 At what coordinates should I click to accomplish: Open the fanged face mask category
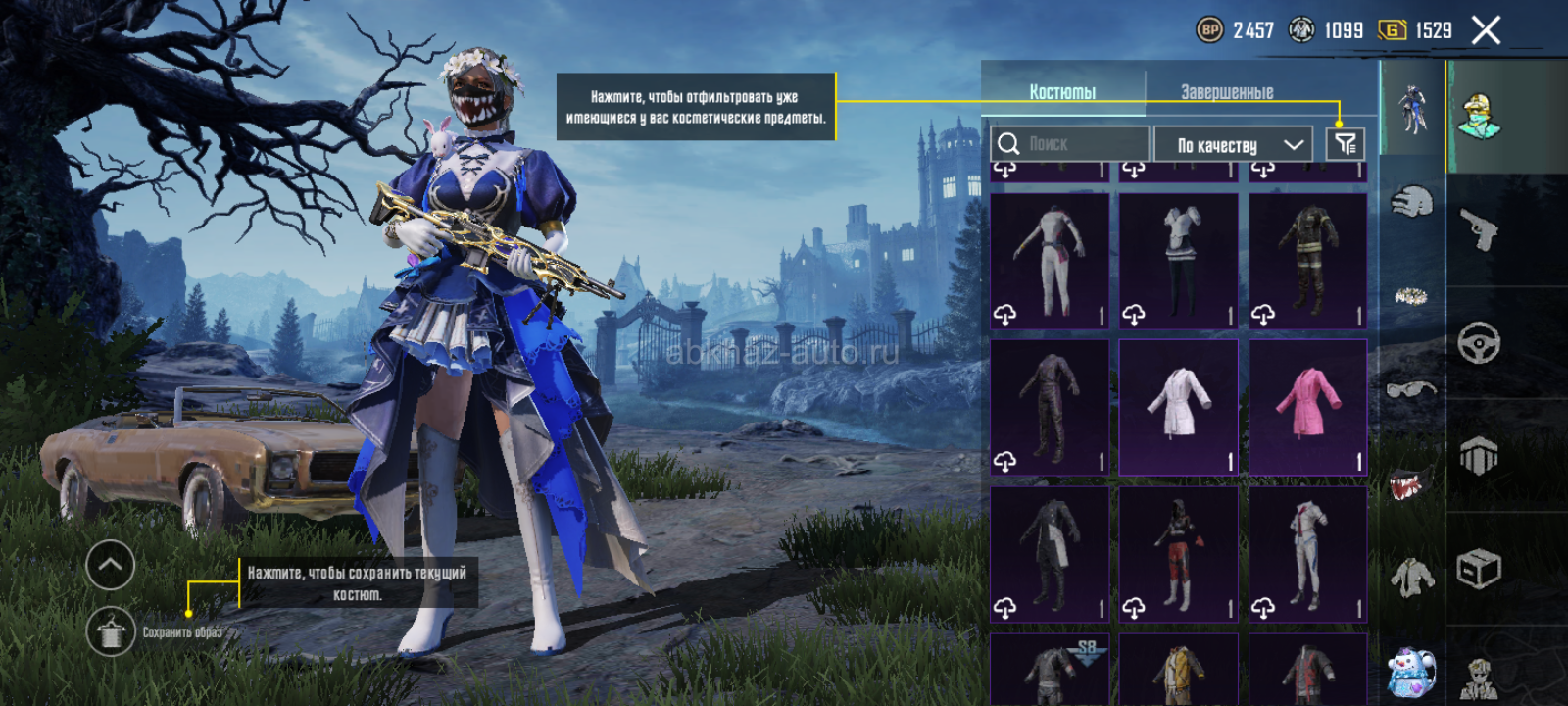click(x=1411, y=483)
